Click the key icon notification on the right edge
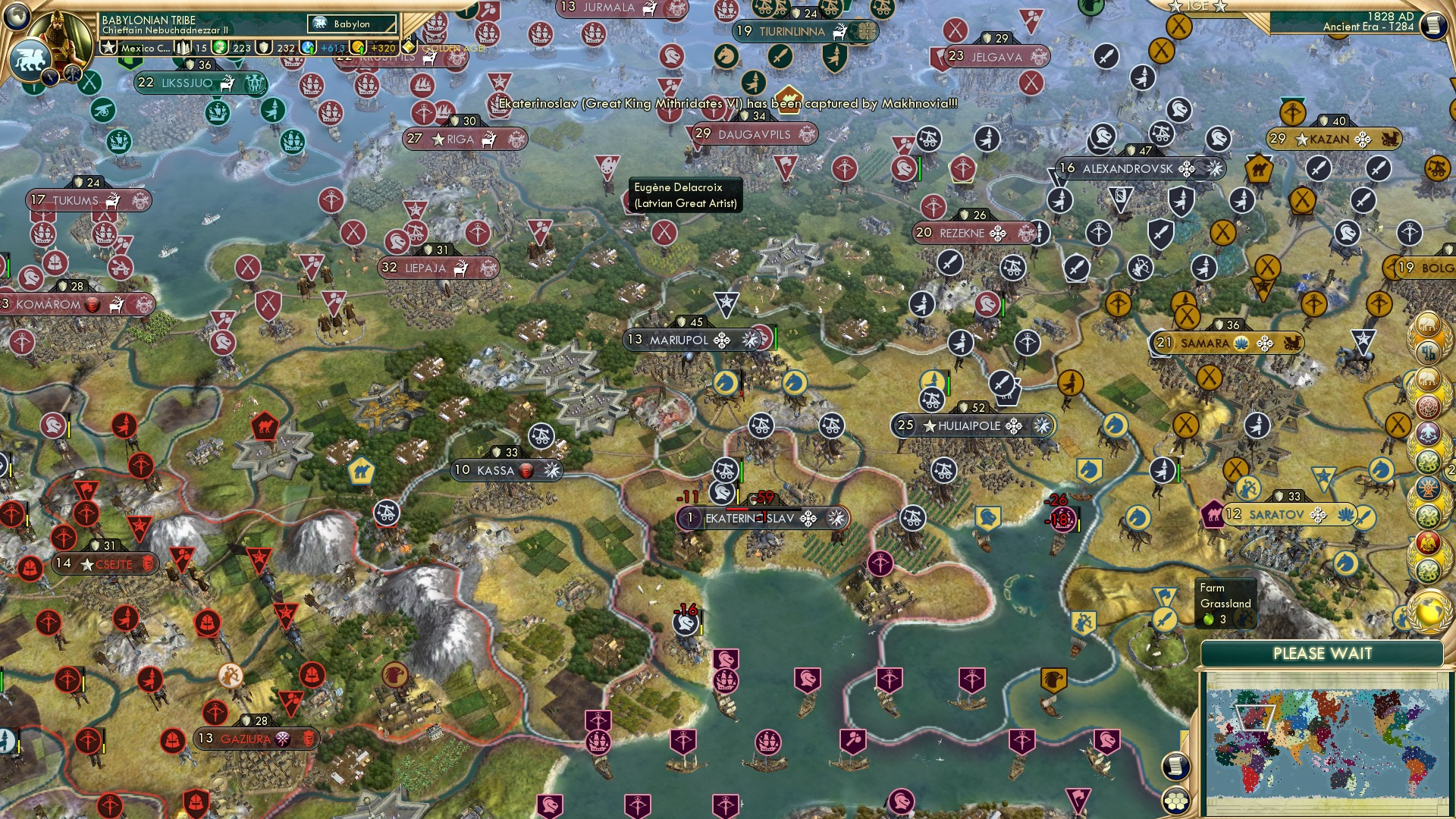This screenshot has height=819, width=1456. [x=1429, y=353]
